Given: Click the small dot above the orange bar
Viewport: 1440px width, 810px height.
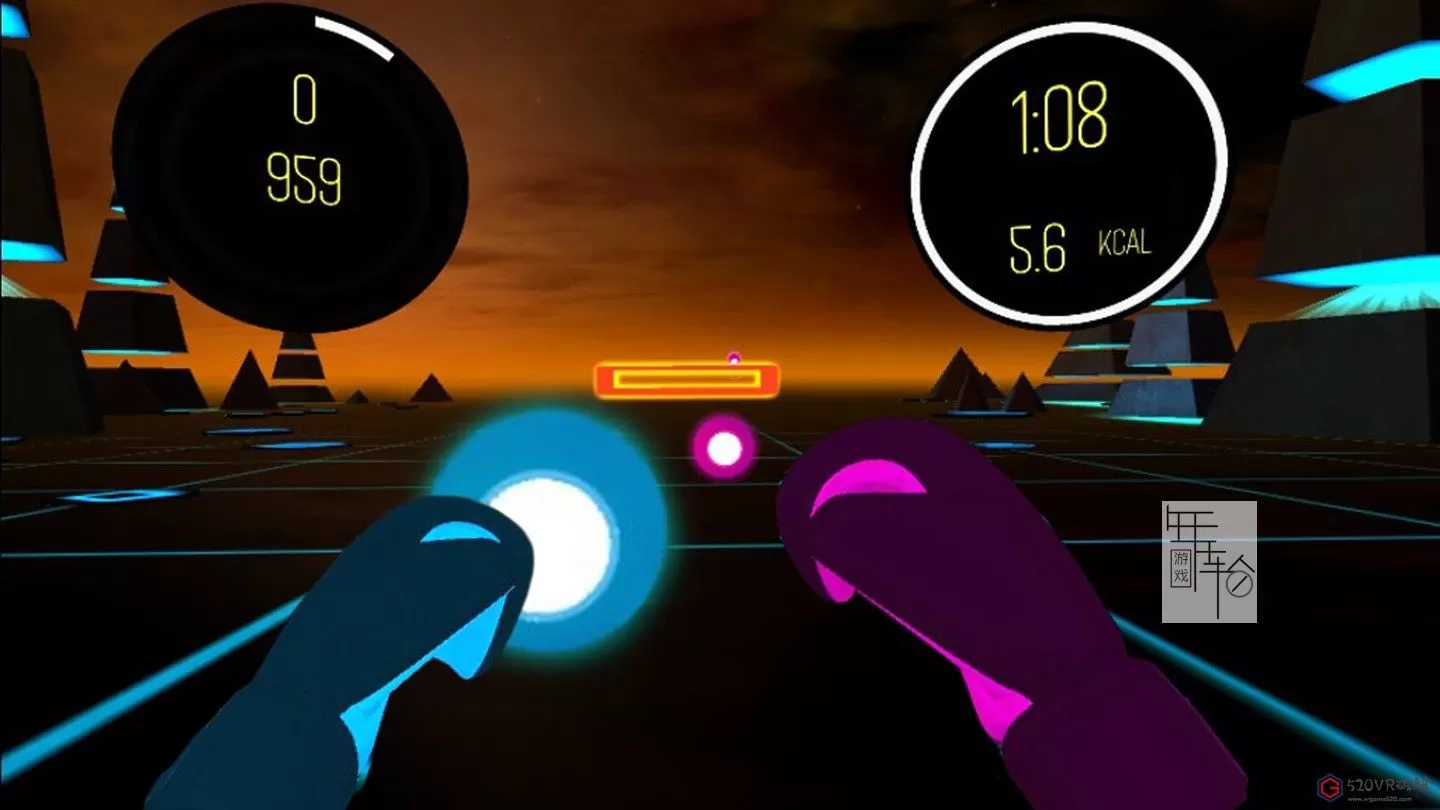Looking at the screenshot, I should [x=736, y=356].
